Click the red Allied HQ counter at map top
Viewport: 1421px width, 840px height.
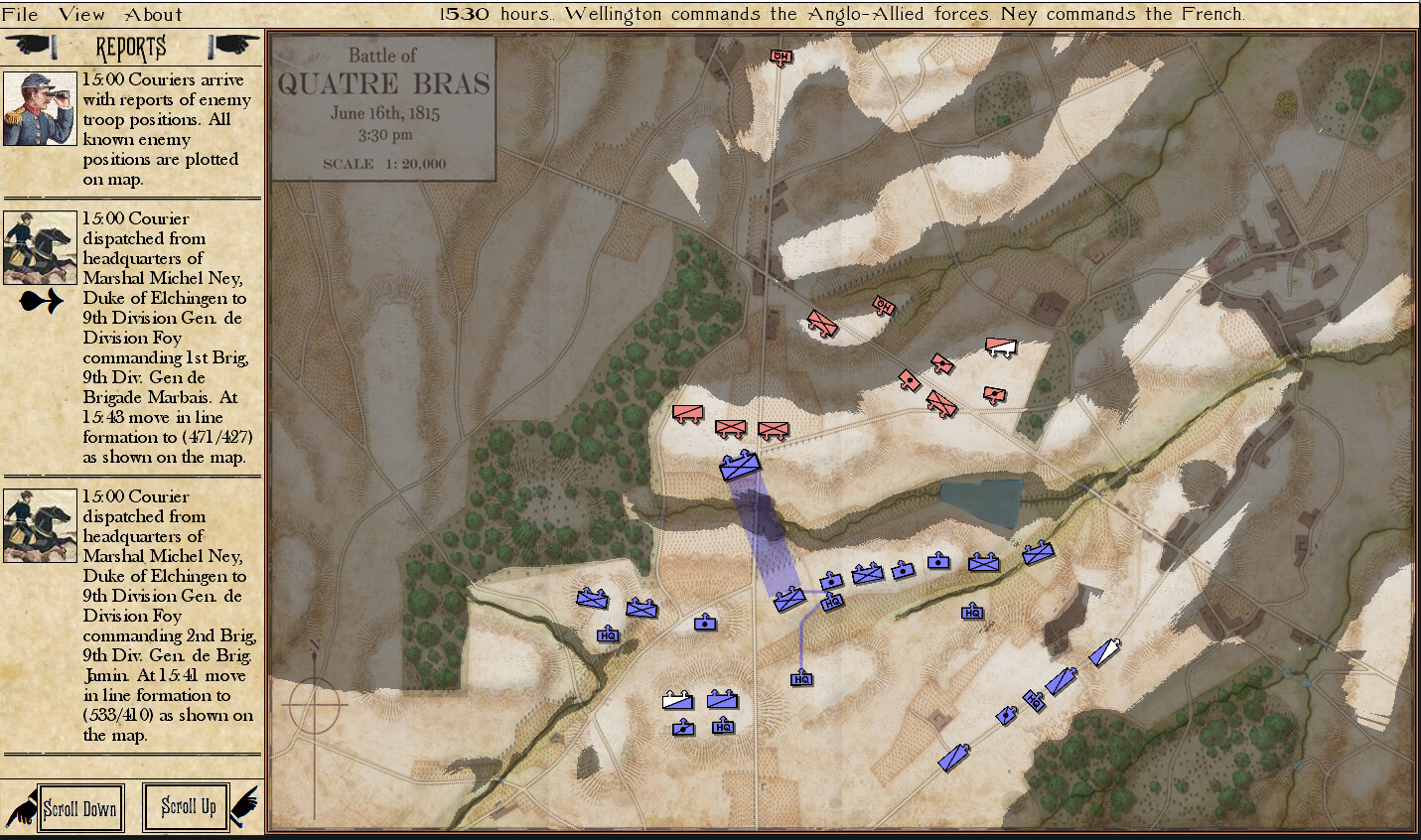click(781, 57)
